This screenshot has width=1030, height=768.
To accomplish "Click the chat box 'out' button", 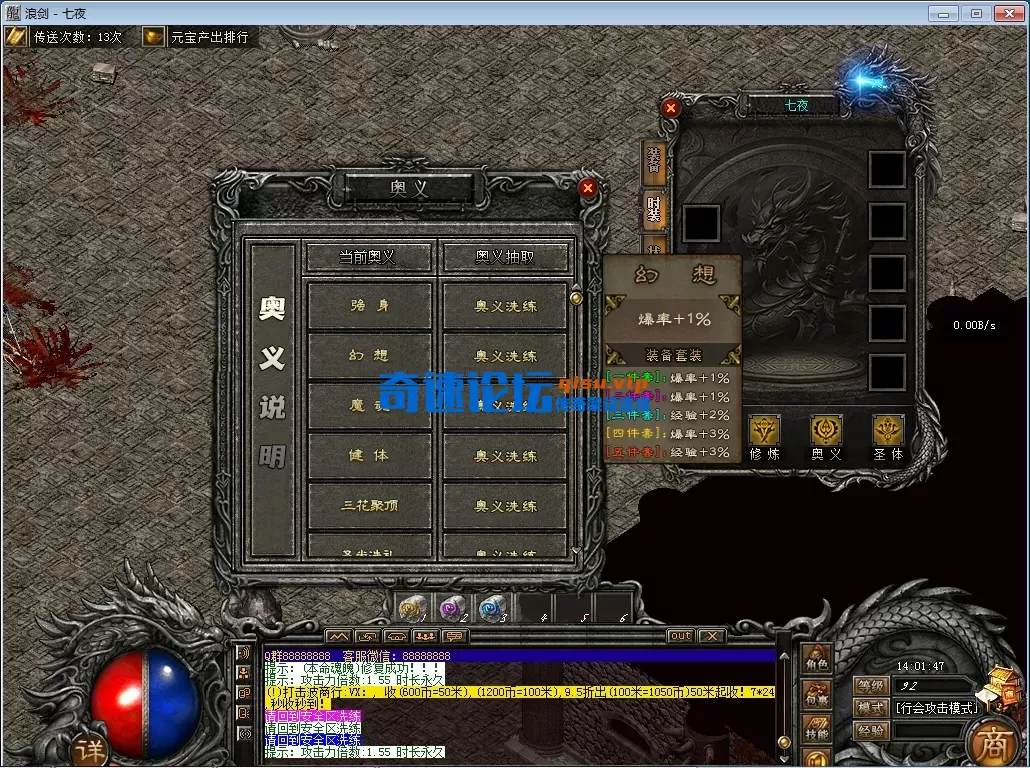I will [680, 636].
